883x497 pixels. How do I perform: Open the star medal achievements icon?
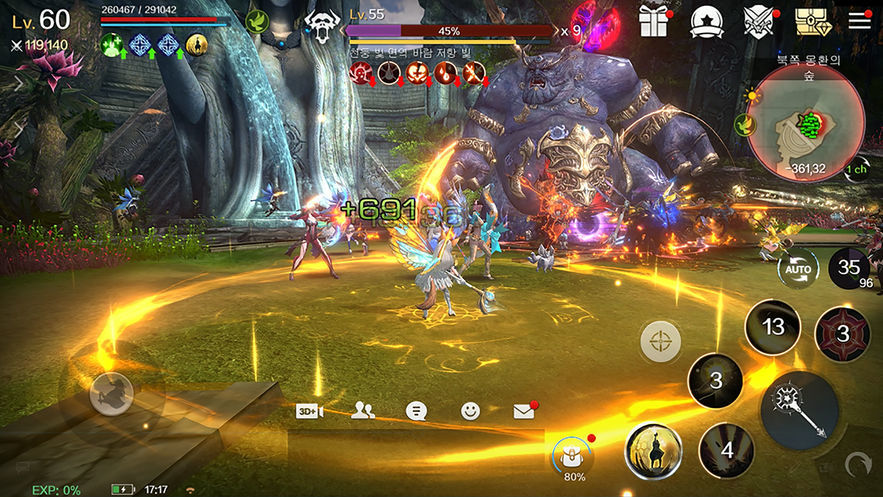(706, 22)
